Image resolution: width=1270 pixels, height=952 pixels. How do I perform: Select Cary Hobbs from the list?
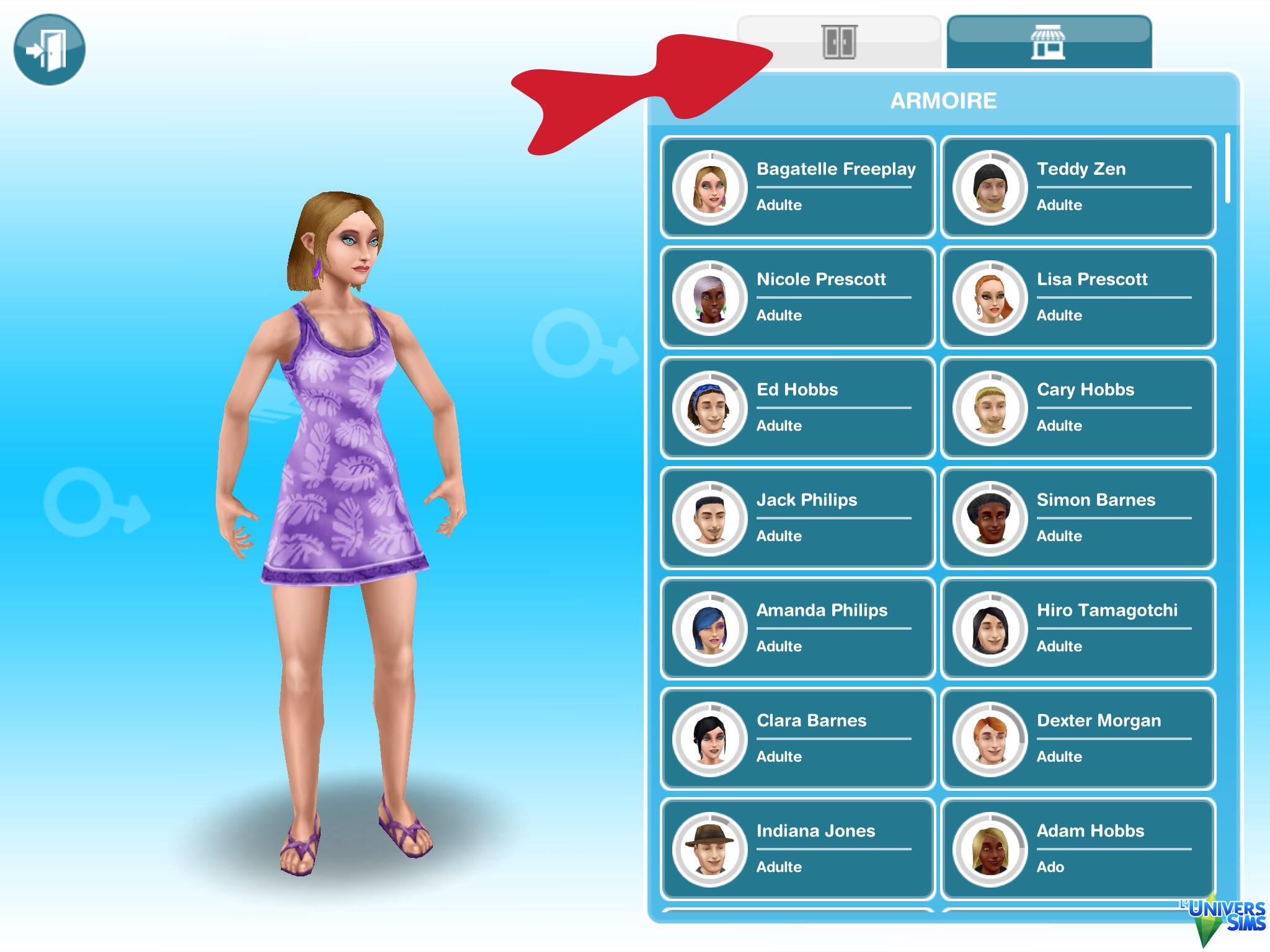(1078, 407)
